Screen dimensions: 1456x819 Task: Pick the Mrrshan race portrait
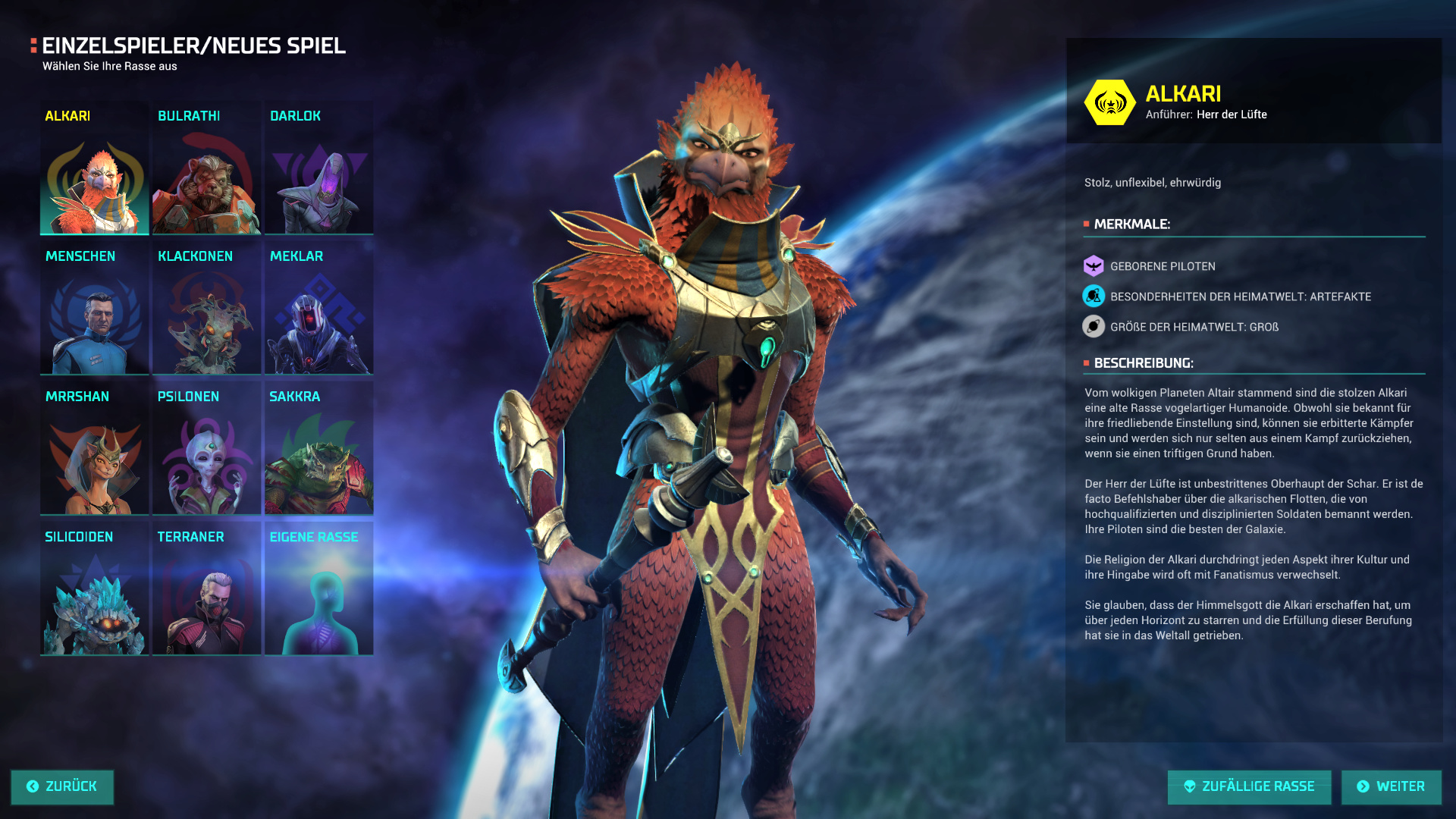[x=94, y=450]
